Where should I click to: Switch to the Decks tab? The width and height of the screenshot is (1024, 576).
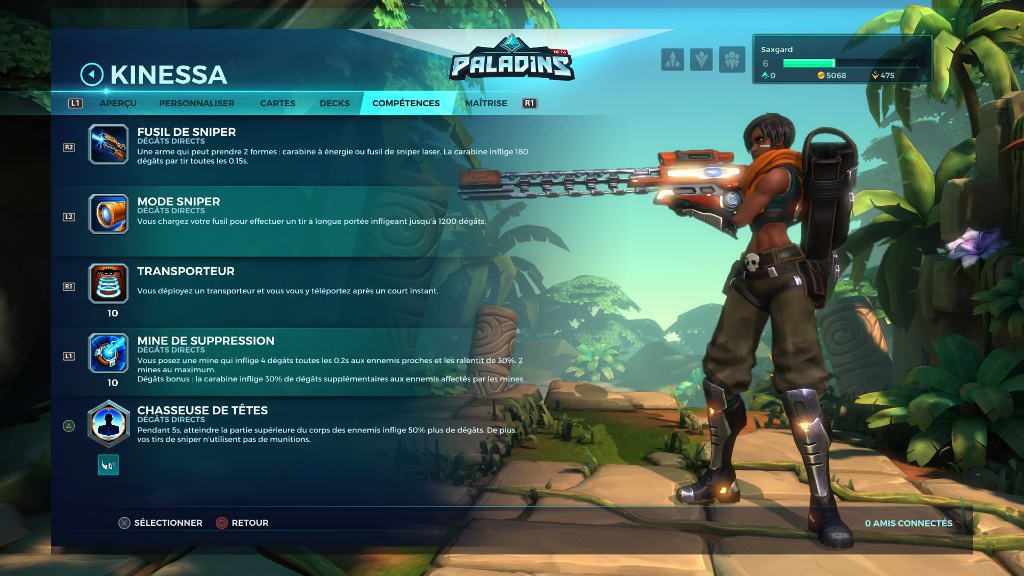pos(335,103)
